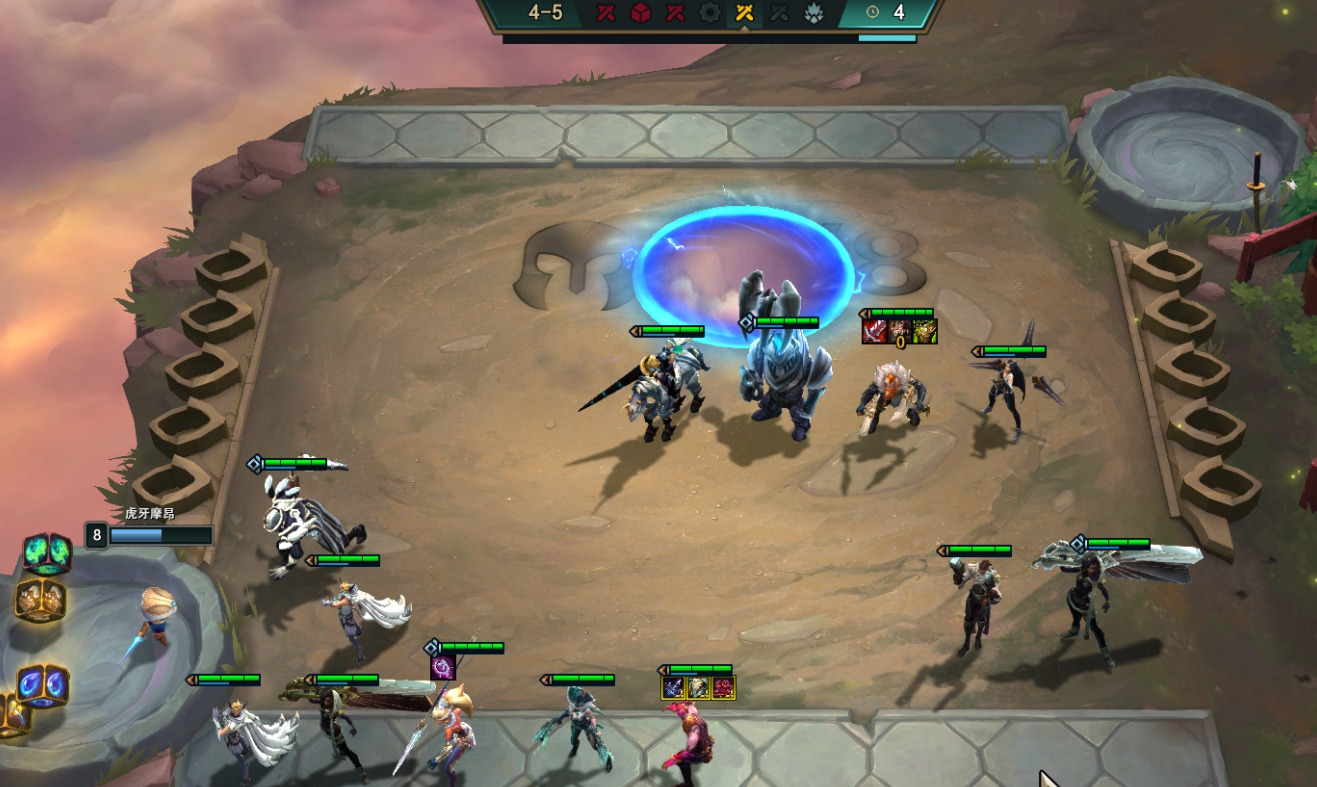1317x787 pixels.
Task: Inspect the purple swirl item on the spear unit
Action: [x=443, y=667]
